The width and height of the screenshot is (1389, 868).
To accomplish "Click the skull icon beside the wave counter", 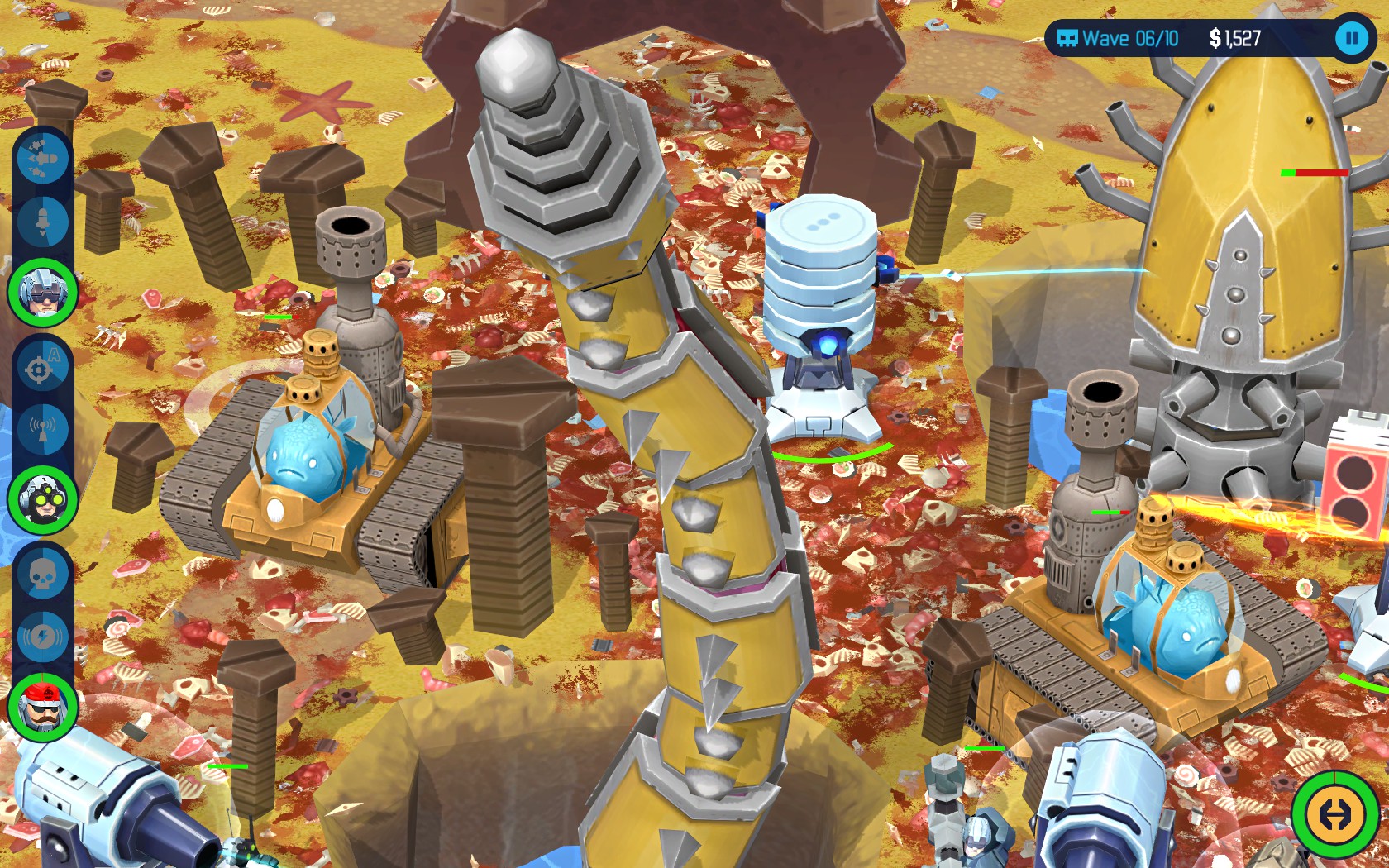I will 1068,37.
